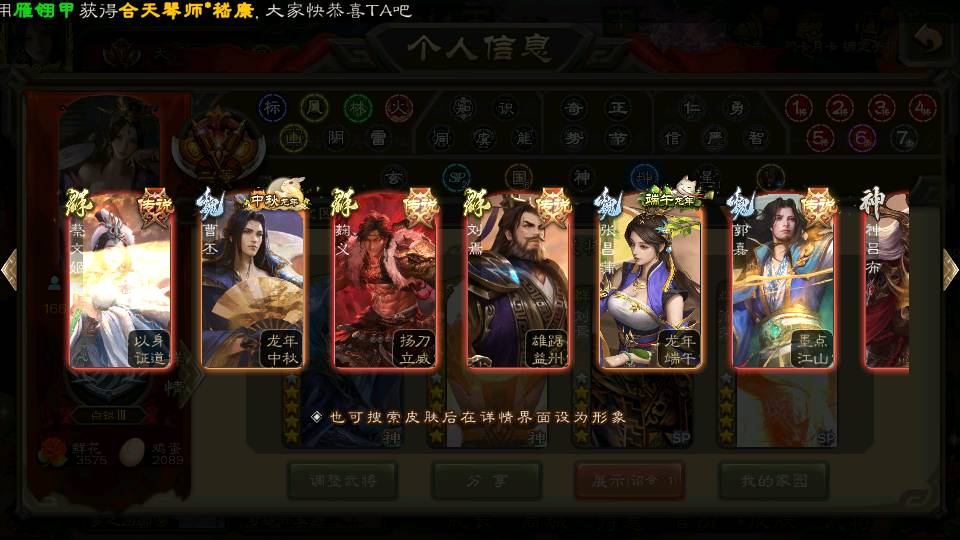Choose the 张昌蒲 龙年端午 skin card
The image size is (960, 540).
pyautogui.click(x=650, y=280)
